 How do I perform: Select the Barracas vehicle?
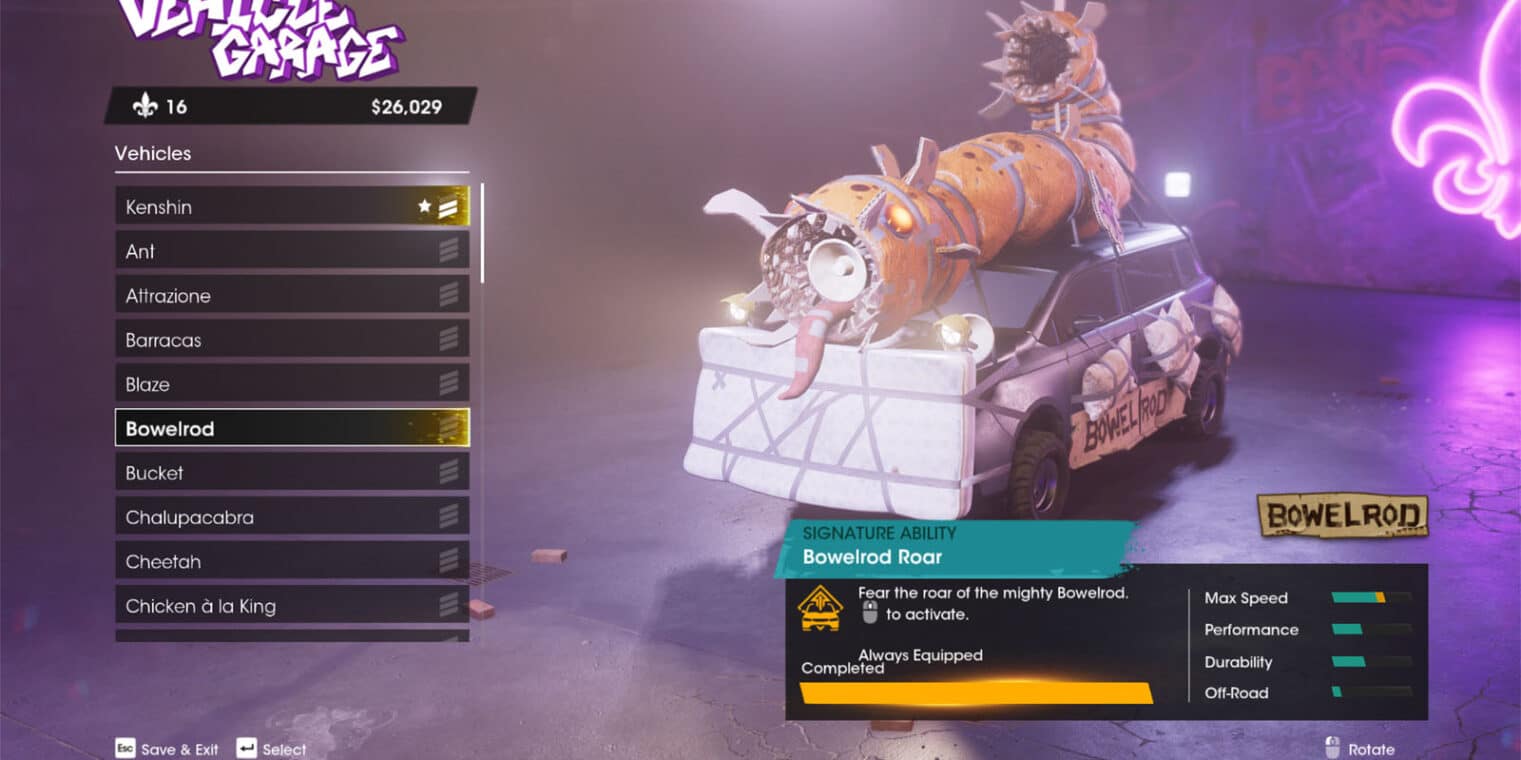291,340
